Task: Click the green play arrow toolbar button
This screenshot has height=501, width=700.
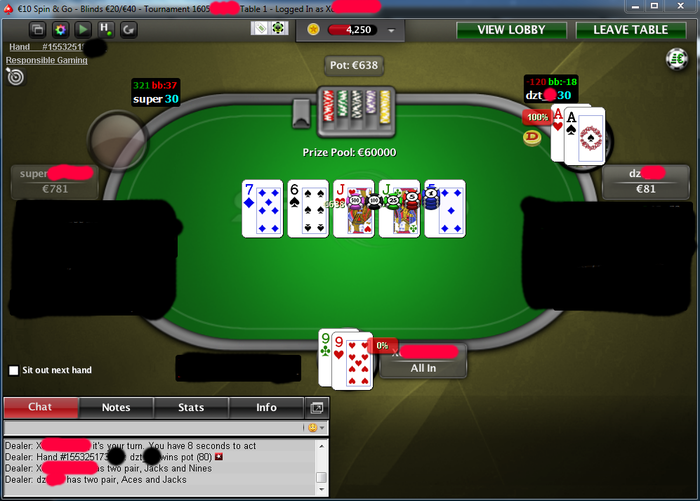Action: point(82,30)
